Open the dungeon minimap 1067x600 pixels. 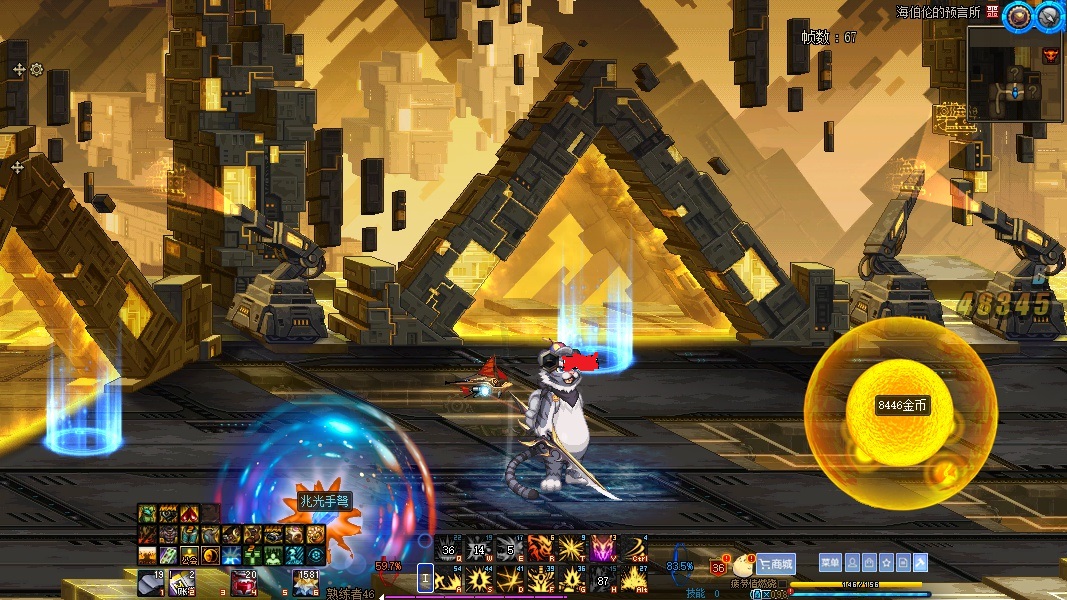(x=1014, y=73)
